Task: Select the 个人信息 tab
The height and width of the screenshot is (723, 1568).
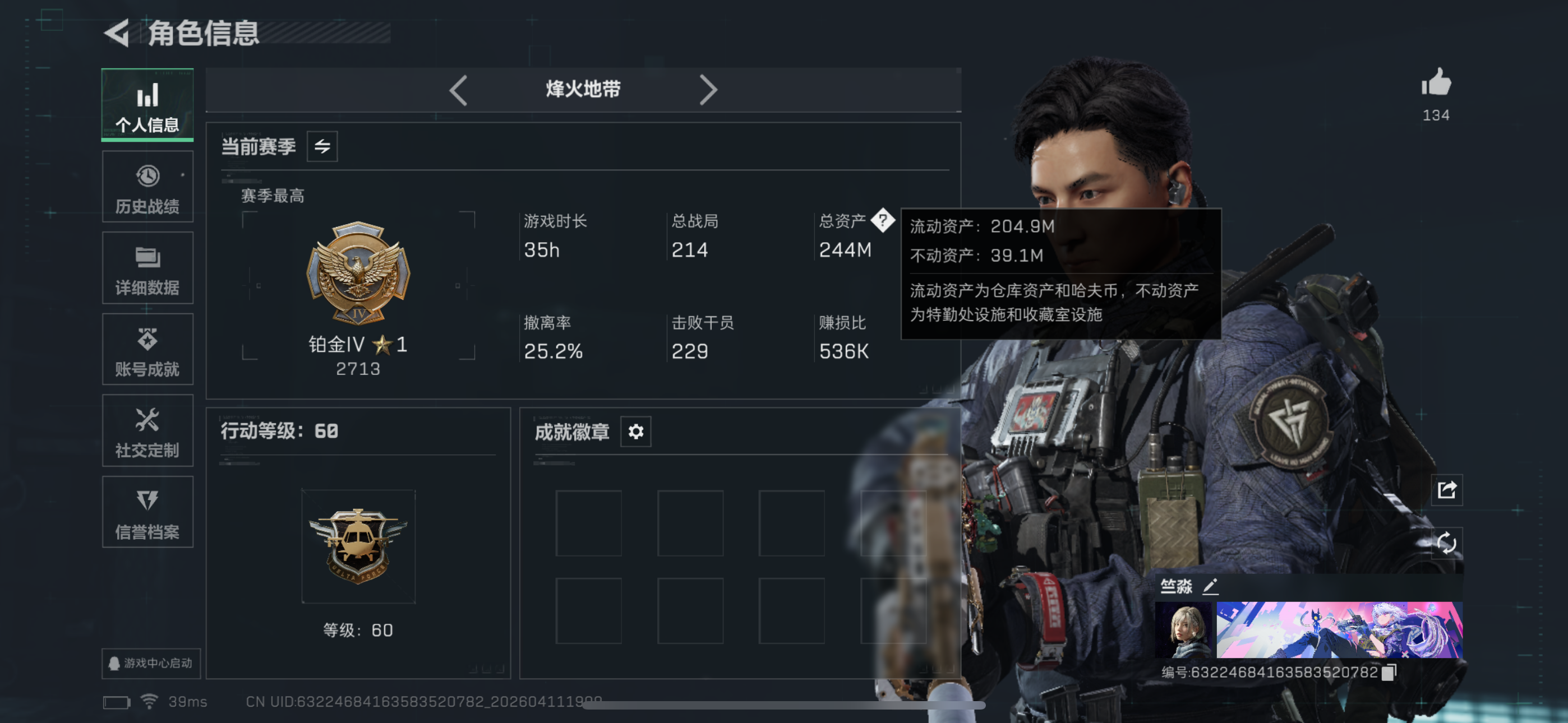Action: tap(147, 105)
